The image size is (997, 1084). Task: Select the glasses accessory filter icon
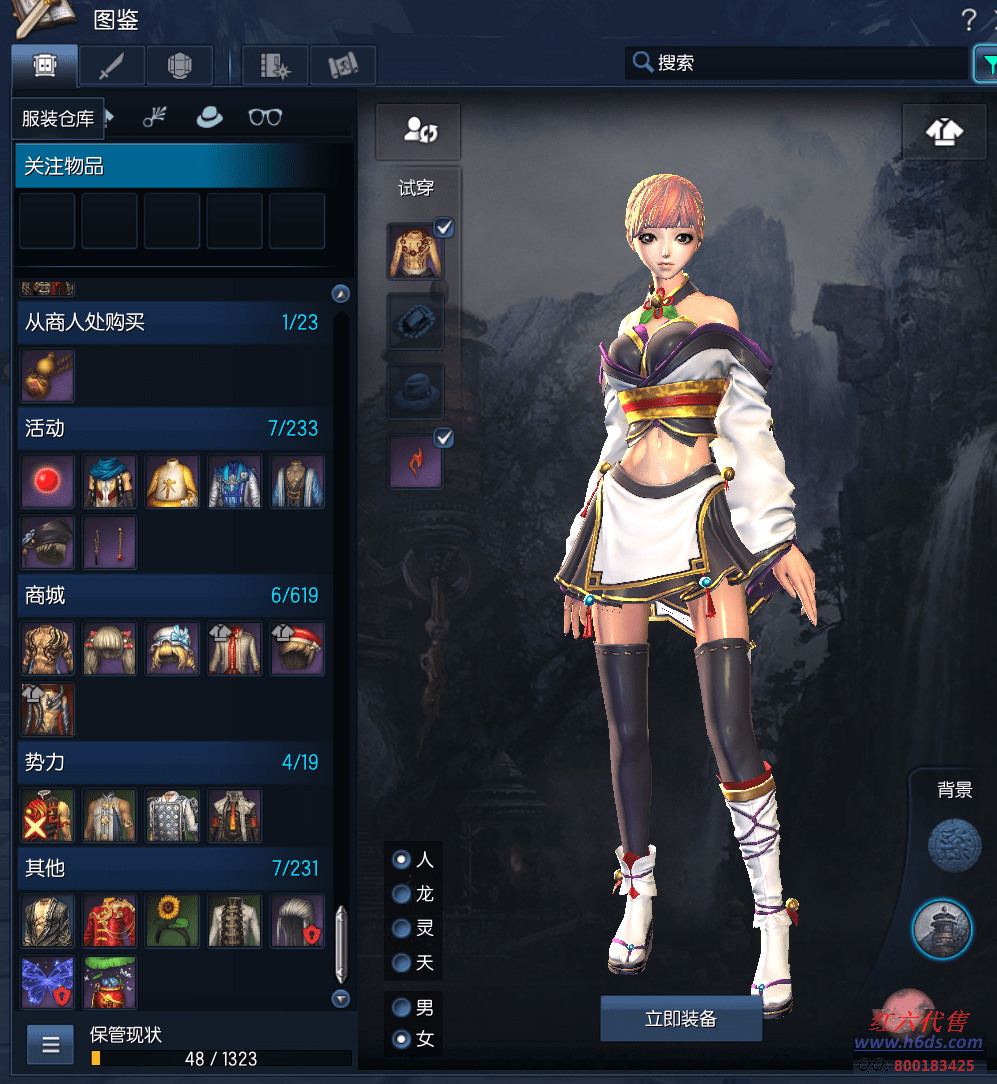coord(265,117)
